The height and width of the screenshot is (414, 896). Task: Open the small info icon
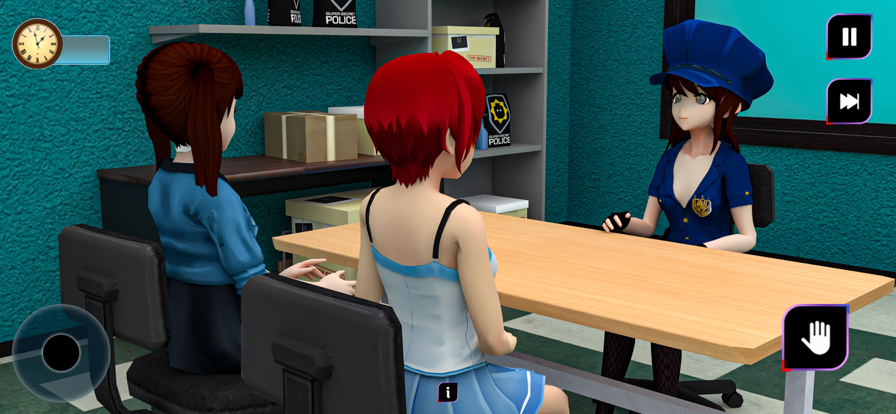point(448,392)
